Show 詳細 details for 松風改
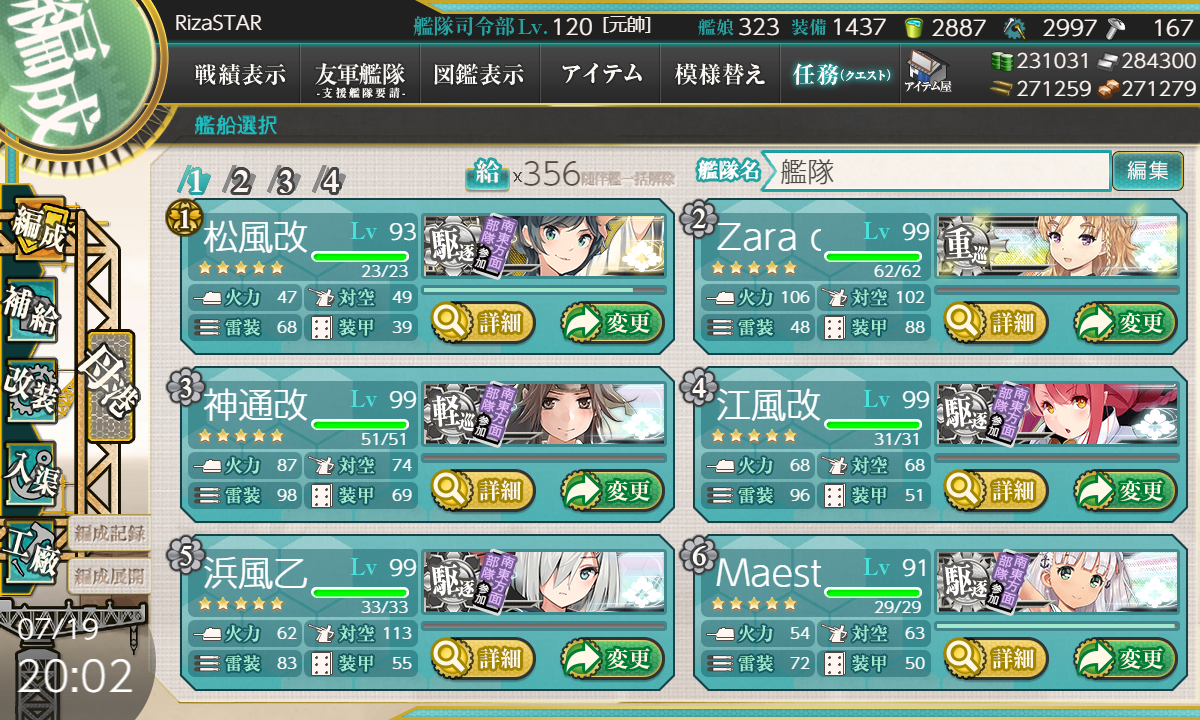Screen dimensions: 1200x720 click(x=483, y=323)
